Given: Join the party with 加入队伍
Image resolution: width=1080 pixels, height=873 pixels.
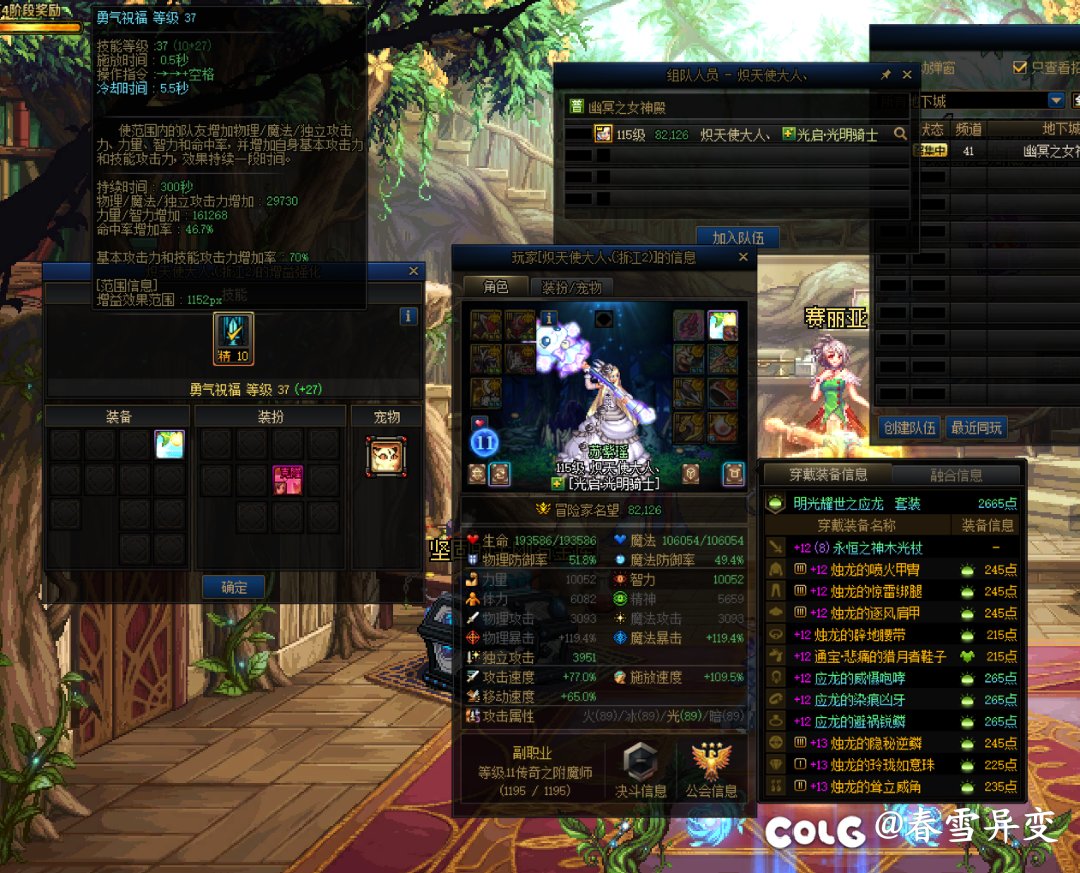Looking at the screenshot, I should coord(738,238).
